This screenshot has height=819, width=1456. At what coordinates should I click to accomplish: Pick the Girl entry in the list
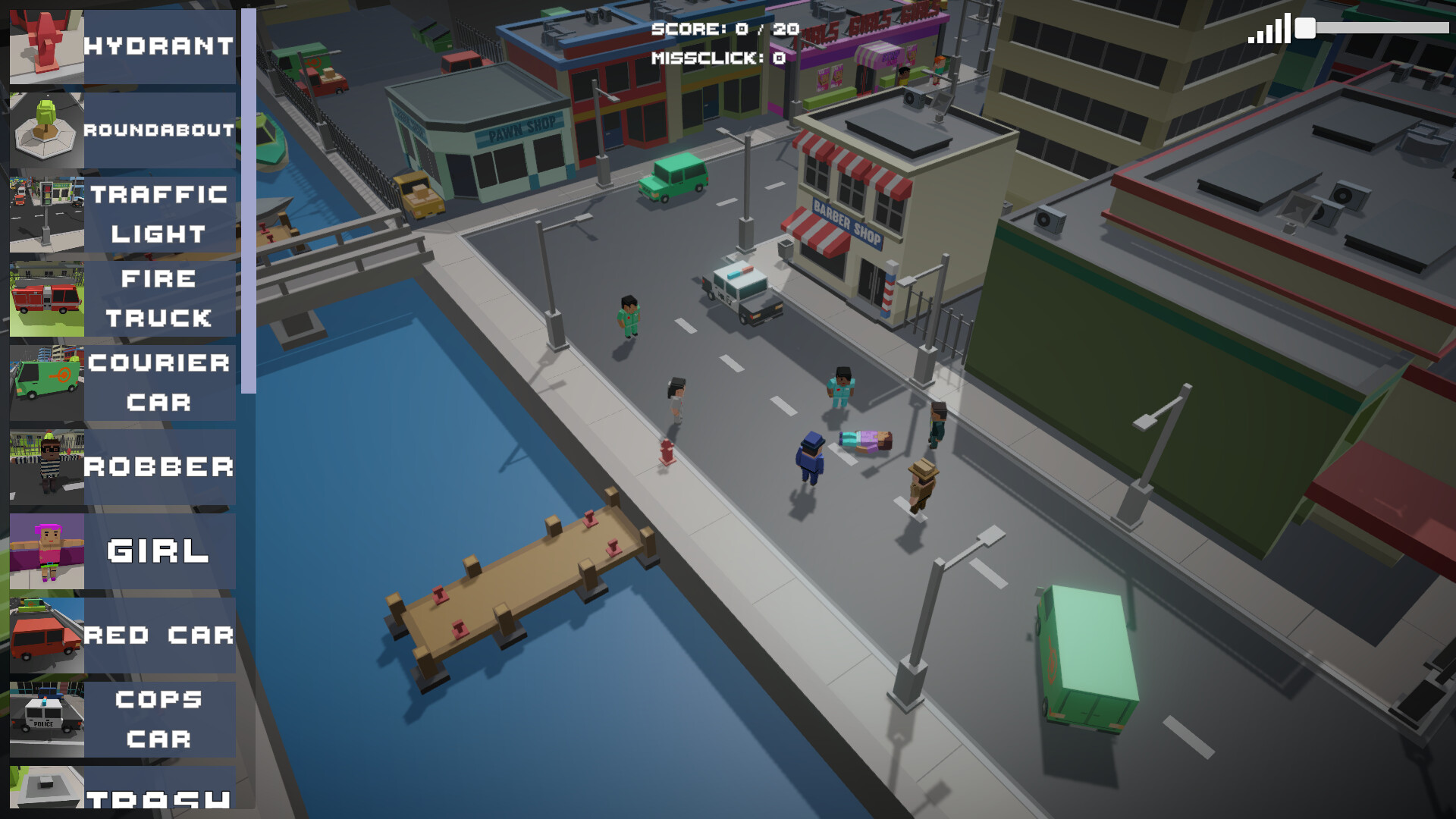123,551
